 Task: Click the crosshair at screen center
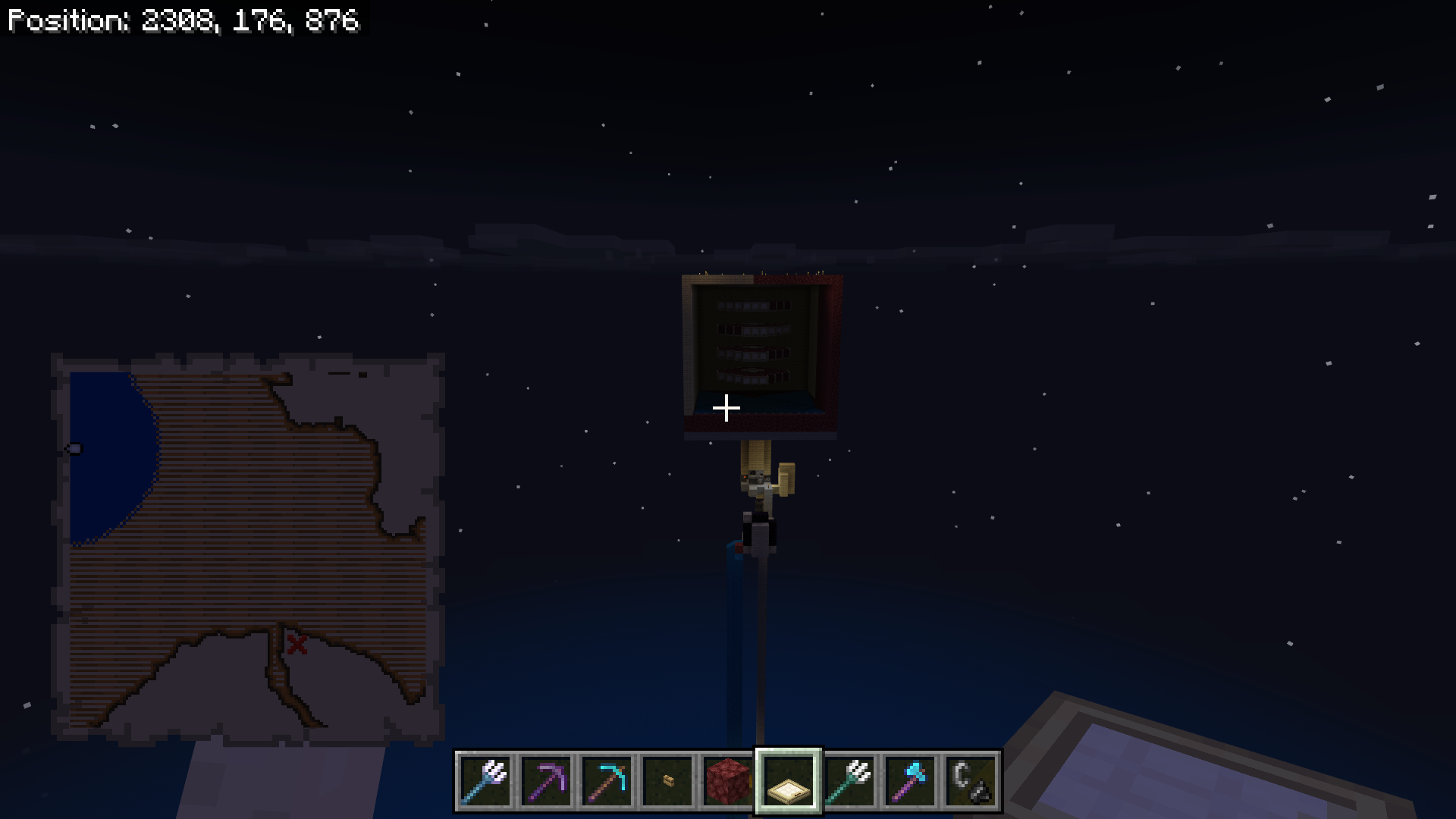point(726,409)
